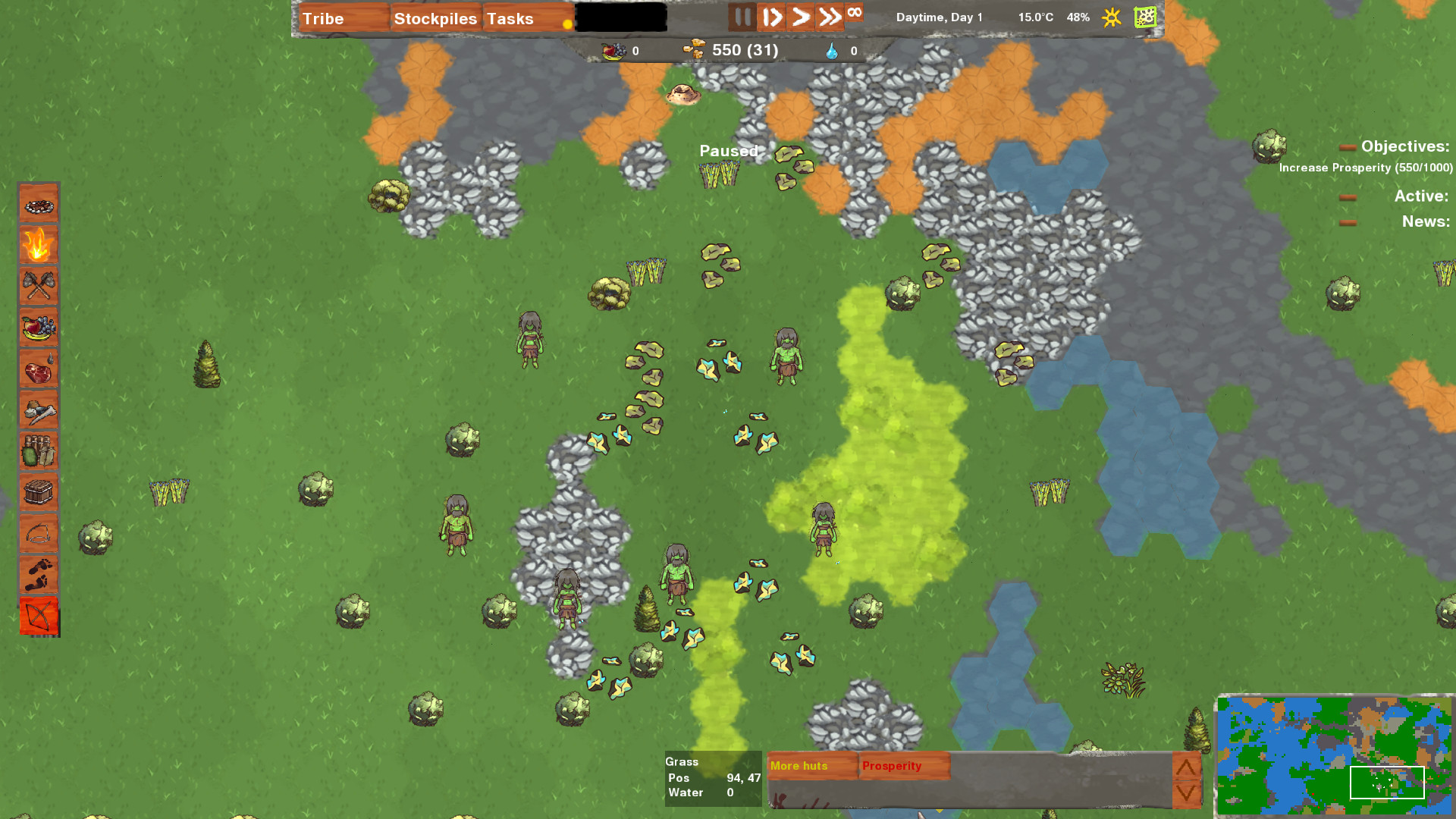Image resolution: width=1456 pixels, height=819 pixels.
Task: Open the Stockpiles menu
Action: coord(435,18)
